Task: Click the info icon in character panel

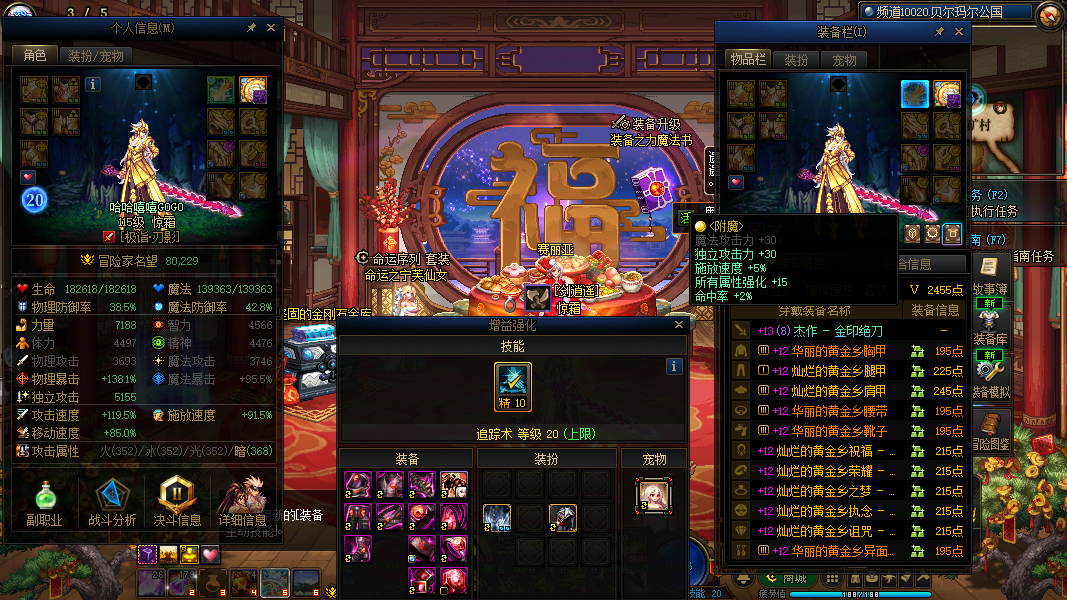Action: pos(94,85)
